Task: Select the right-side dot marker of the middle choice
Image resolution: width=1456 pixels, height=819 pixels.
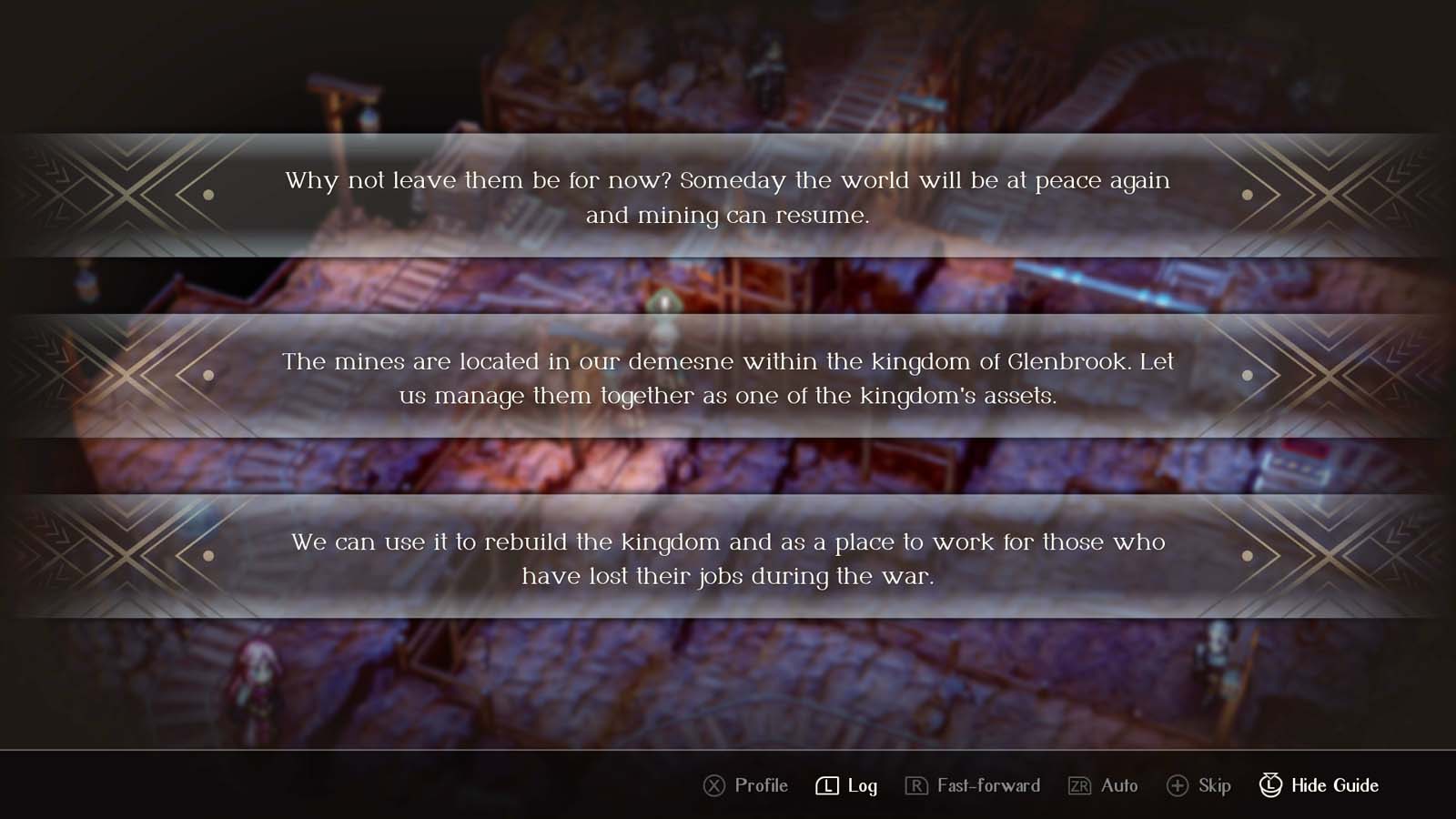Action: pos(1249,373)
